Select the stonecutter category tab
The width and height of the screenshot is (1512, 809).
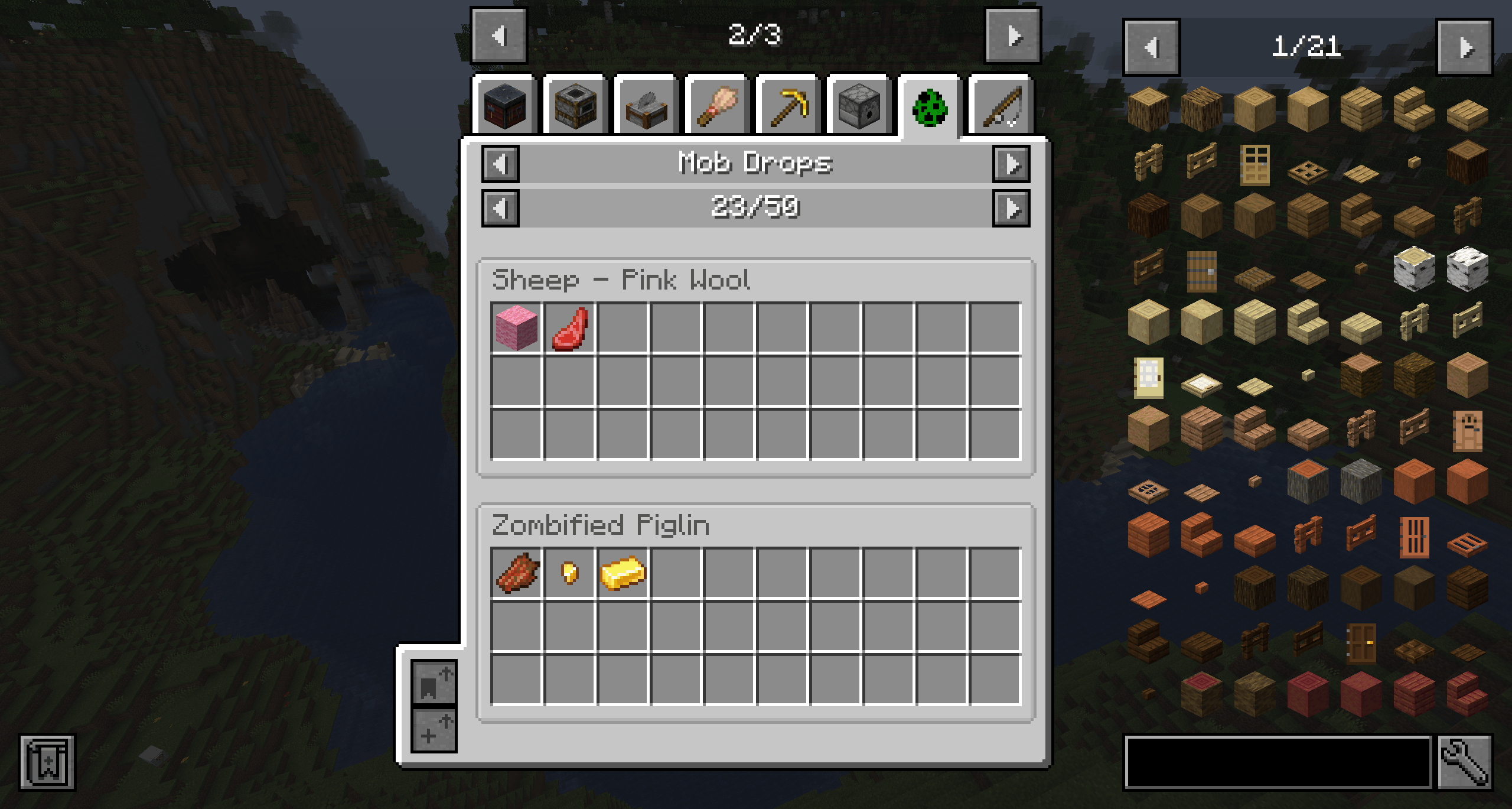(x=647, y=108)
